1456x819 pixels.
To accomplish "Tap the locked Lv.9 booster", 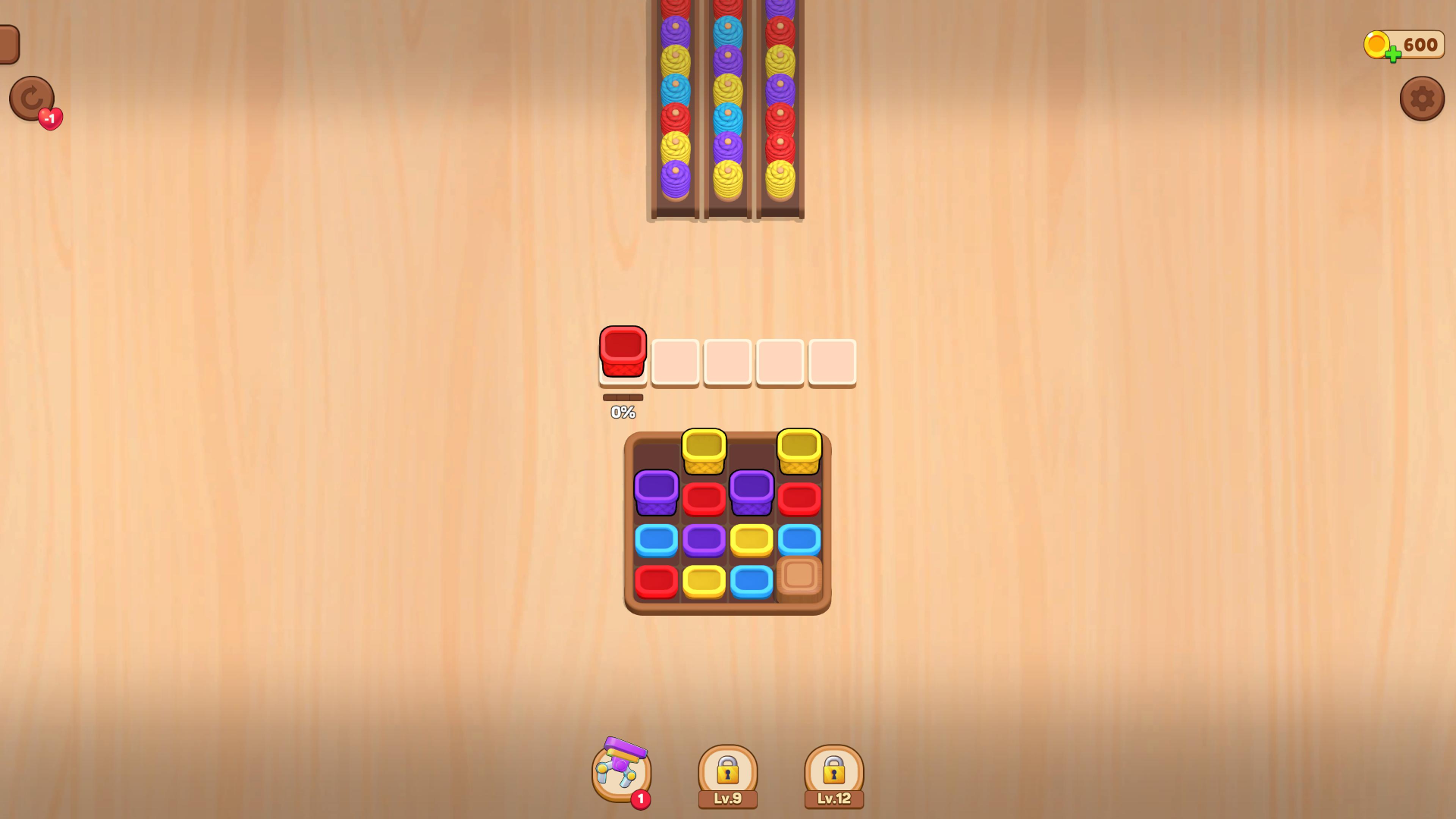I will tap(726, 770).
